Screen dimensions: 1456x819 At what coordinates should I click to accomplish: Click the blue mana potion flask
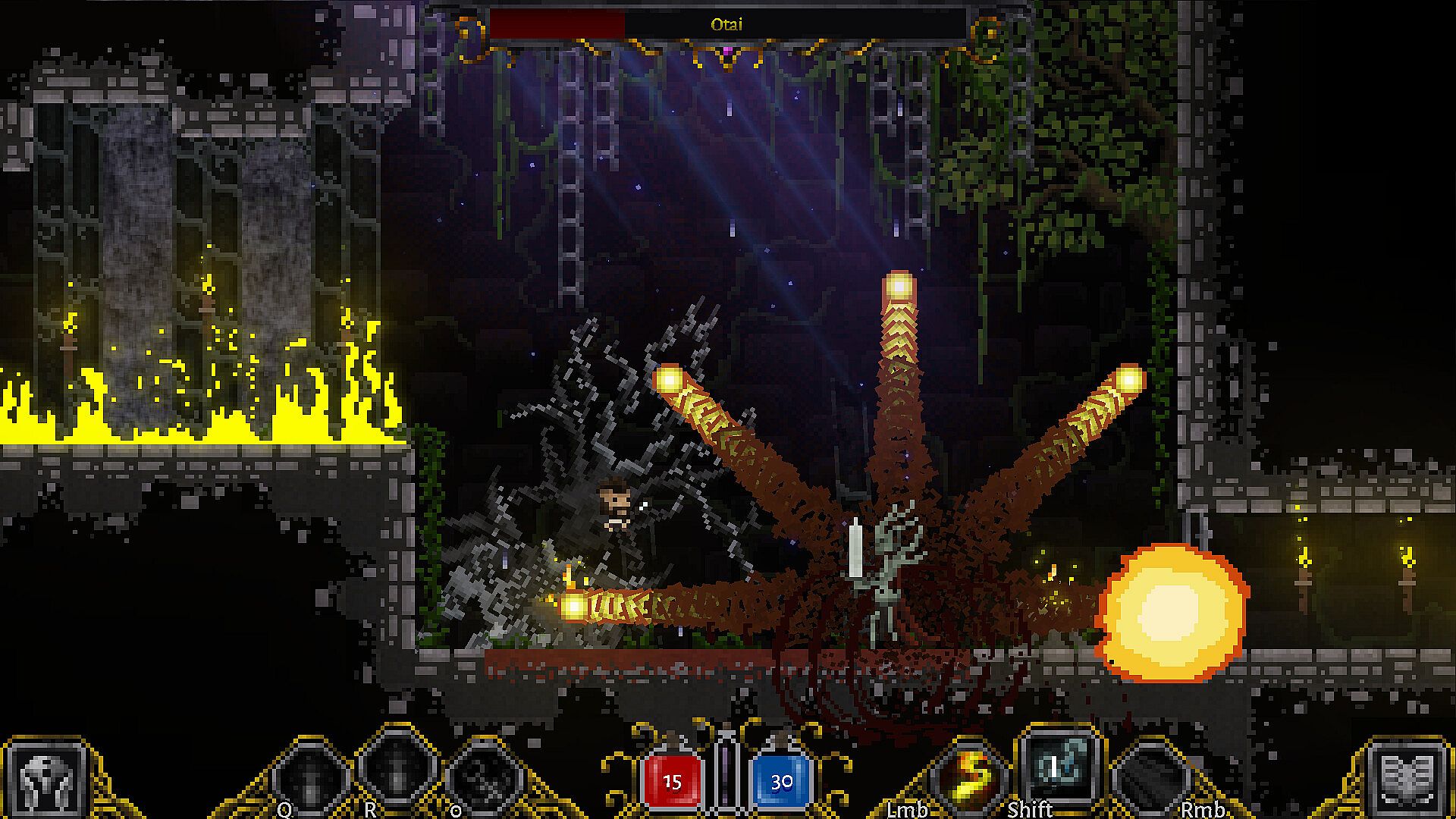click(781, 779)
